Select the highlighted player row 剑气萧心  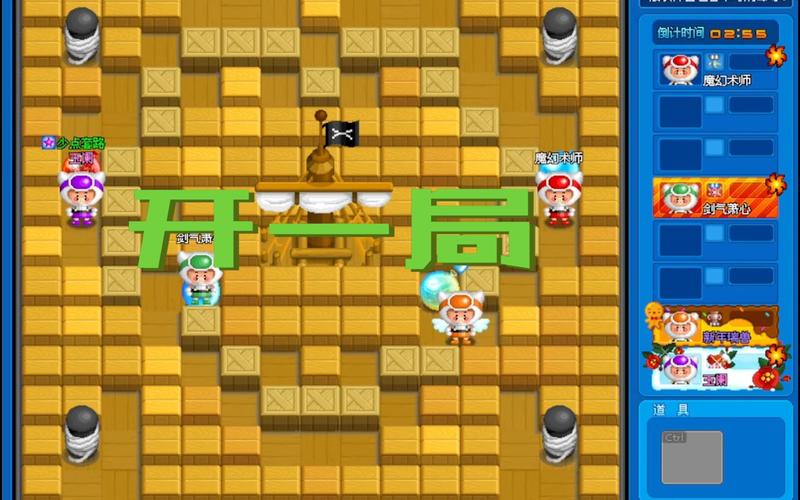[715, 198]
